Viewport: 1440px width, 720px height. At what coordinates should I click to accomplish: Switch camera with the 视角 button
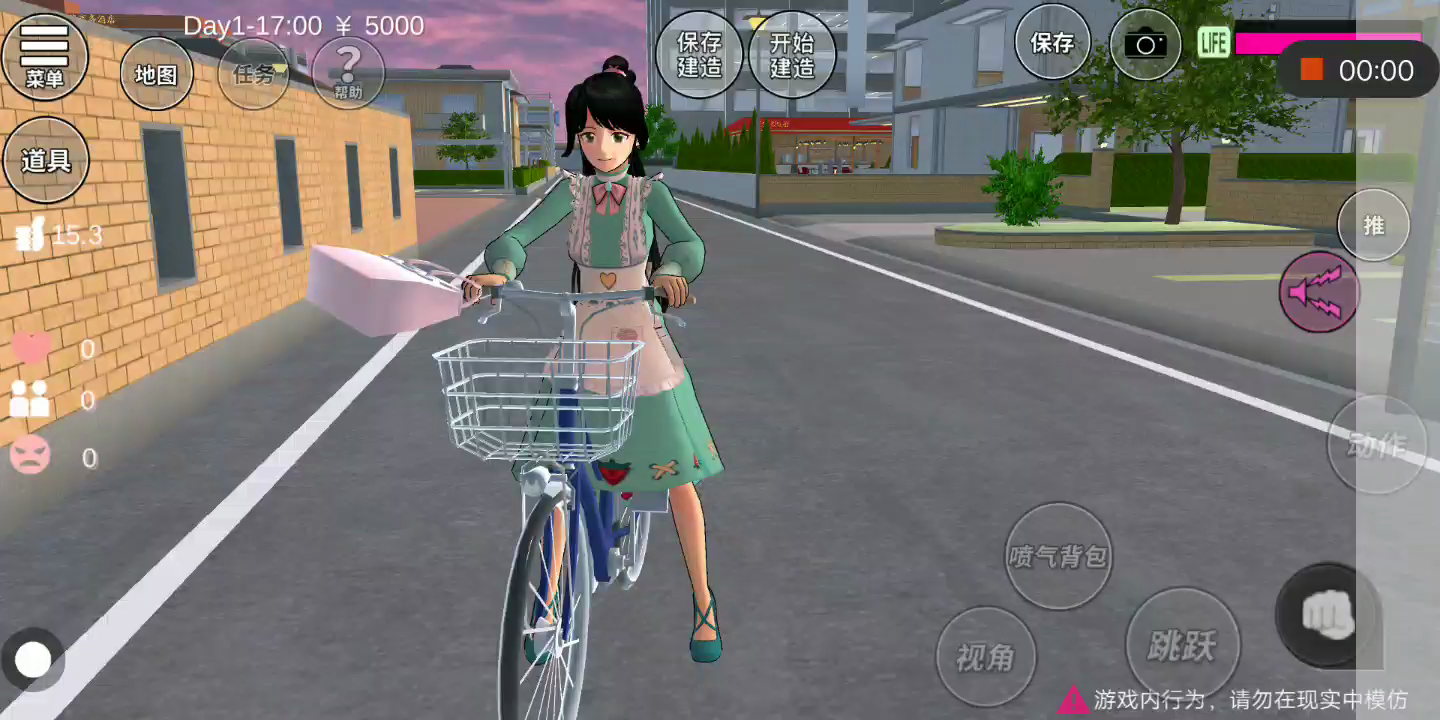pyautogui.click(x=985, y=657)
